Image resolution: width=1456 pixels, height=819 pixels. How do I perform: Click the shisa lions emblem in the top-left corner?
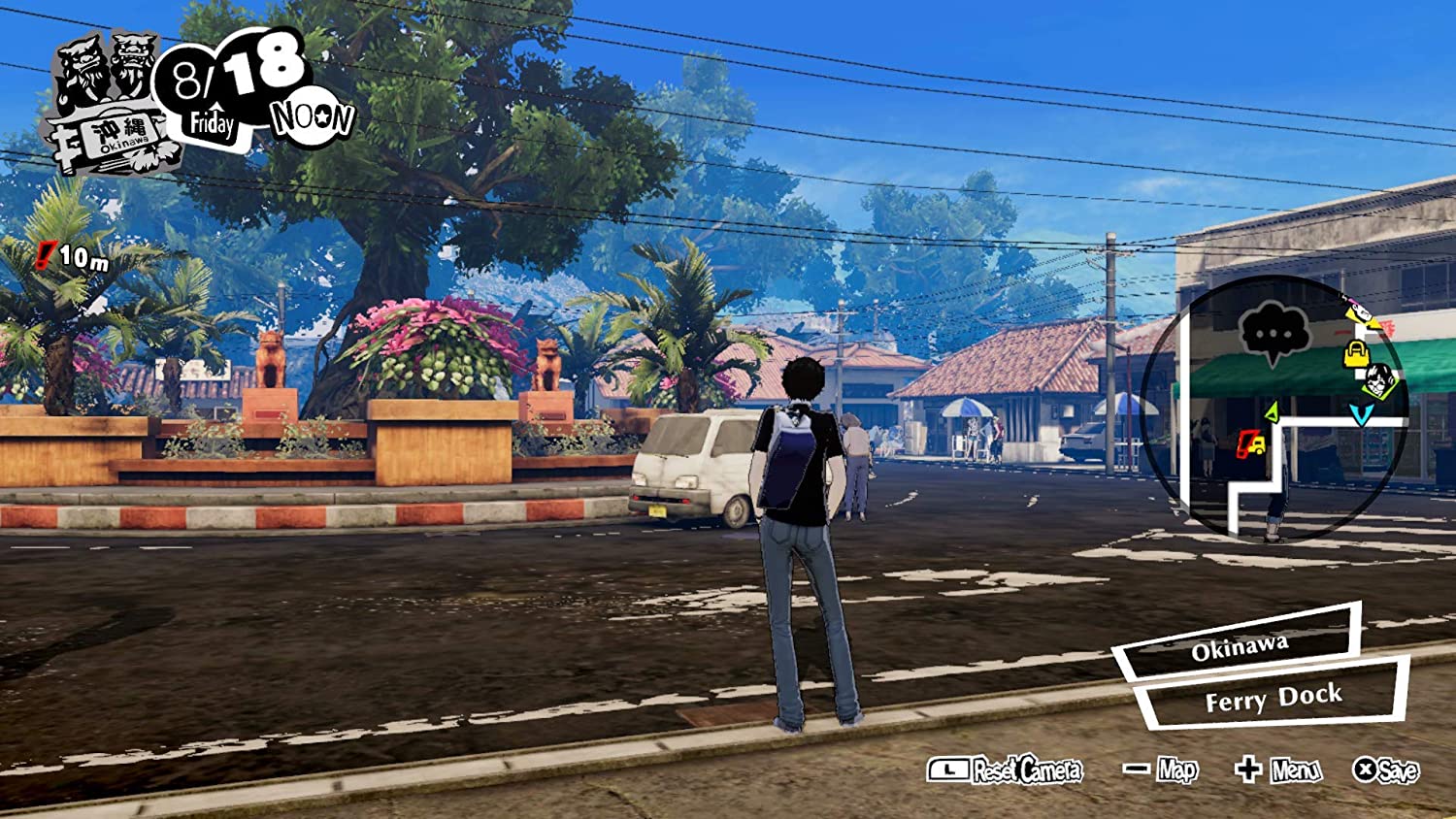[102, 68]
